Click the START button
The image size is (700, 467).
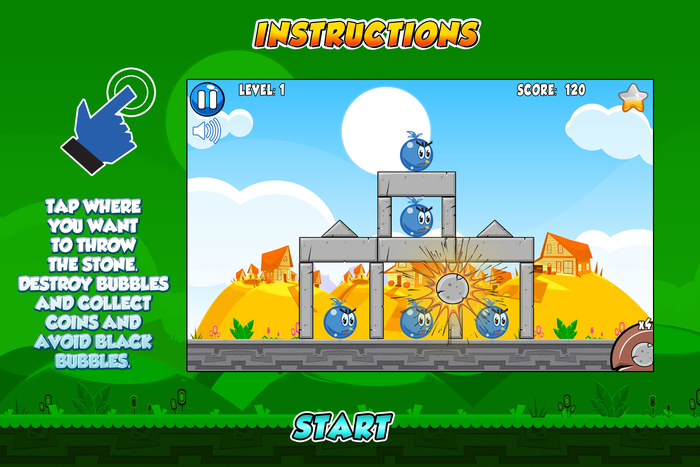point(342,427)
